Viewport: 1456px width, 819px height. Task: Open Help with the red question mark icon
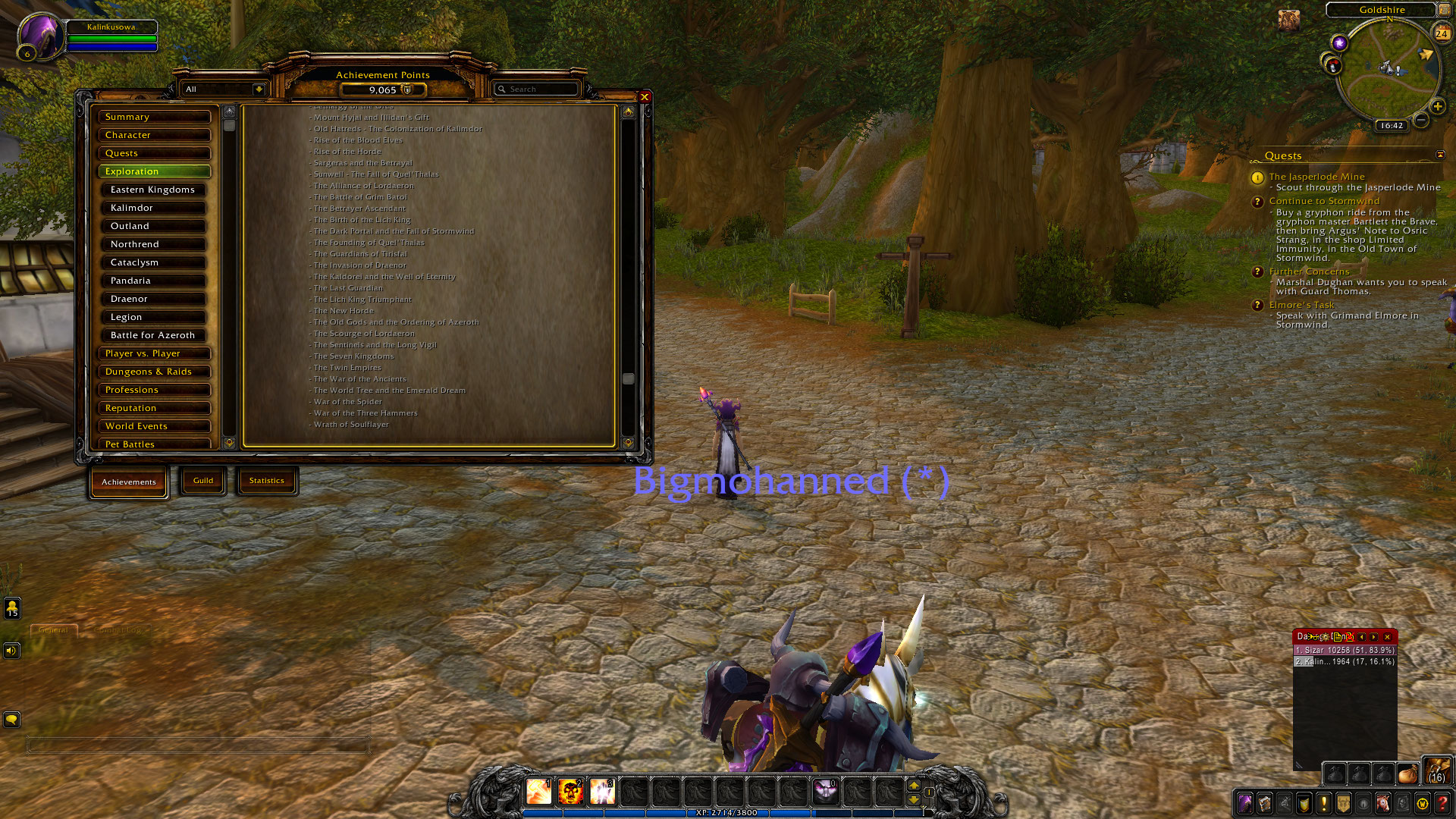[1441, 804]
